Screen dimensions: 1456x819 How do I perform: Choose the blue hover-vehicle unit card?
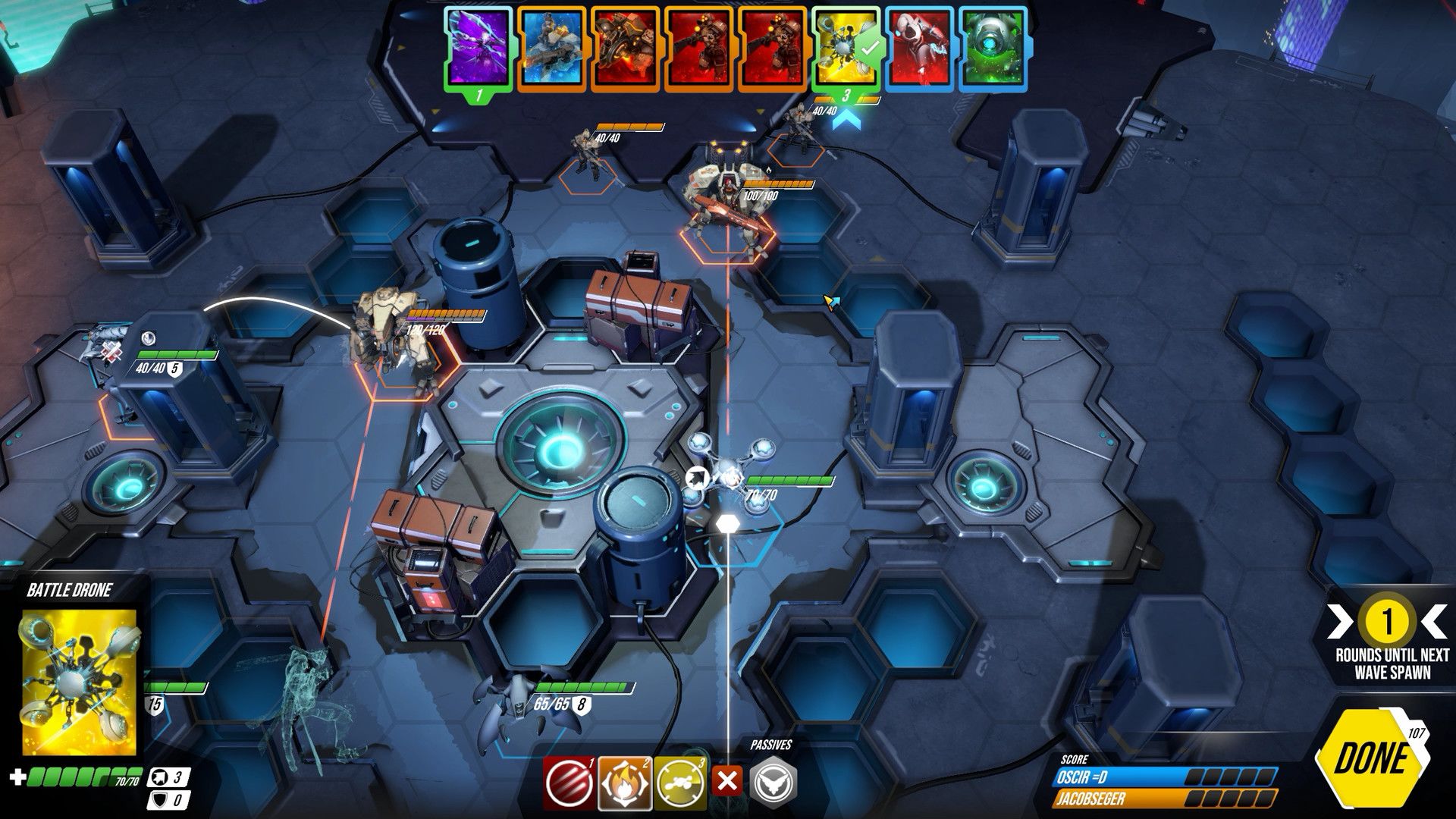[551, 49]
